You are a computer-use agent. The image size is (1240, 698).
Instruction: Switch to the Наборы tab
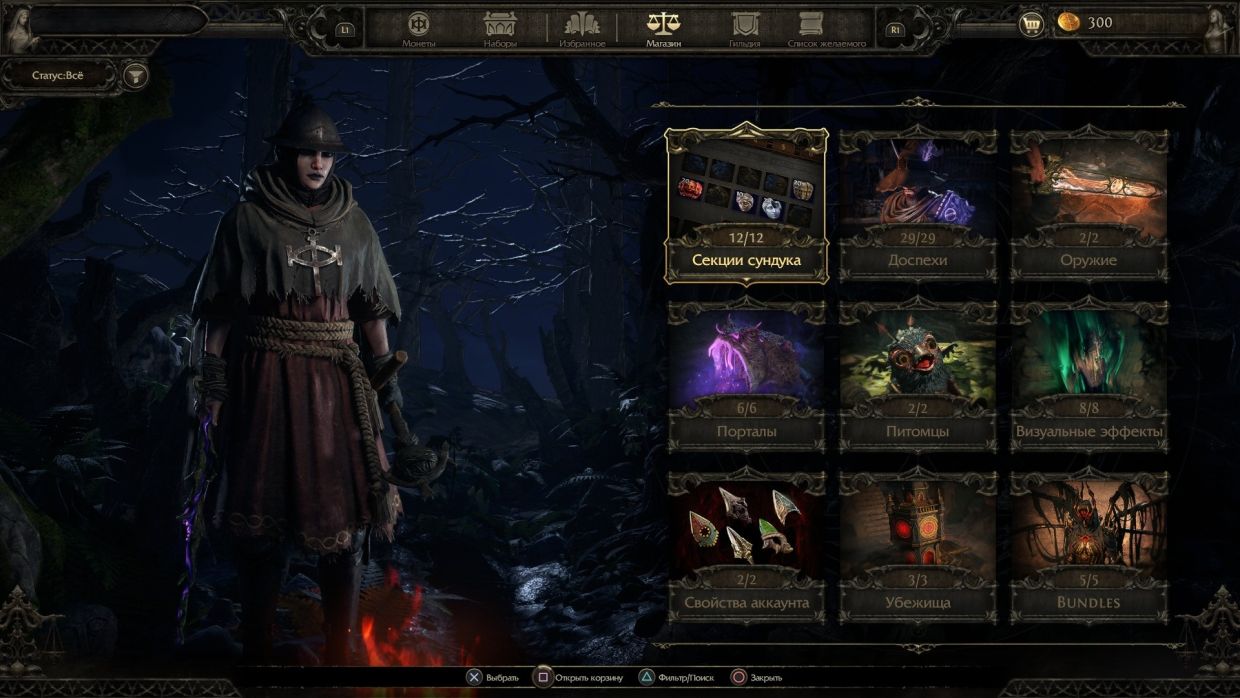tap(500, 29)
